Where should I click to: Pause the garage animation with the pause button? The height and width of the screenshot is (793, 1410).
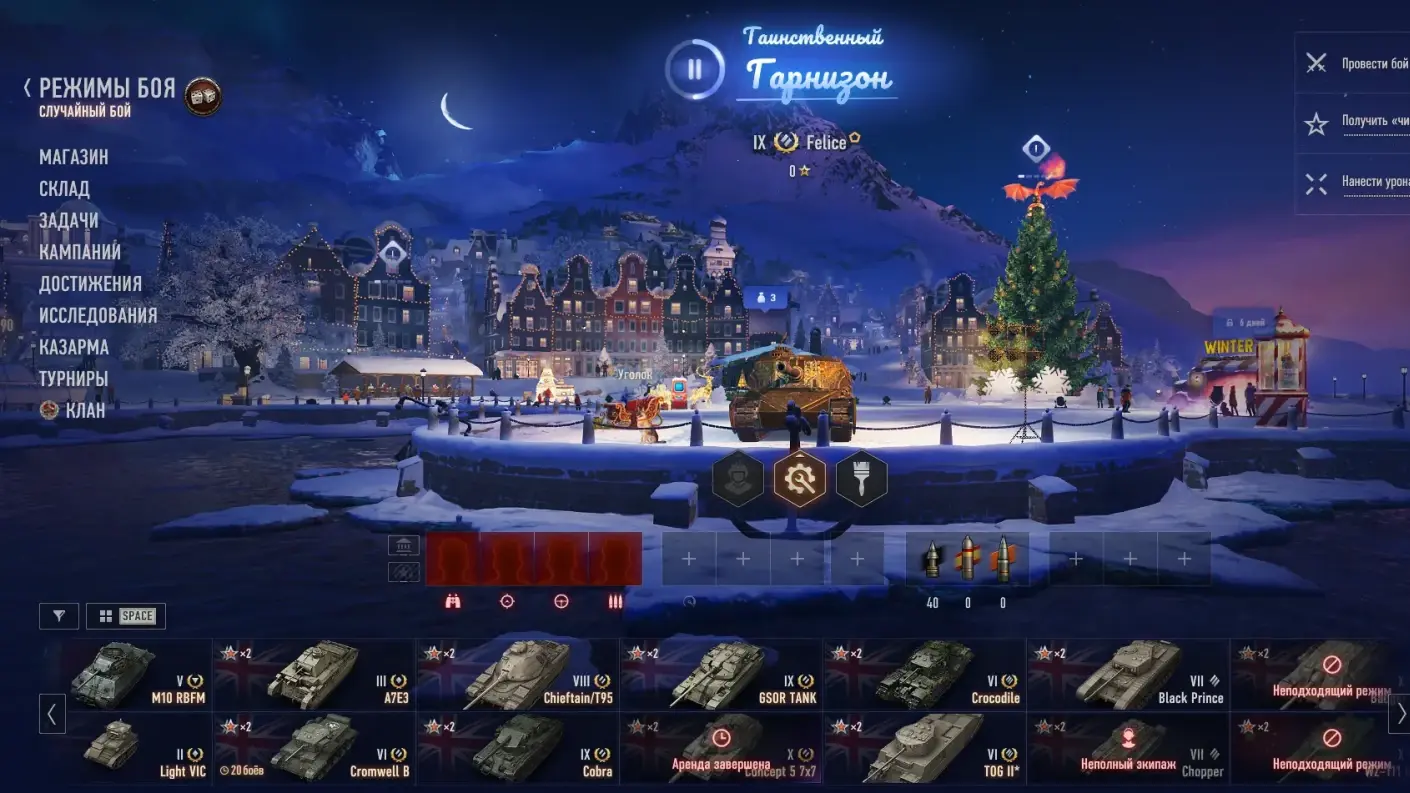point(694,70)
